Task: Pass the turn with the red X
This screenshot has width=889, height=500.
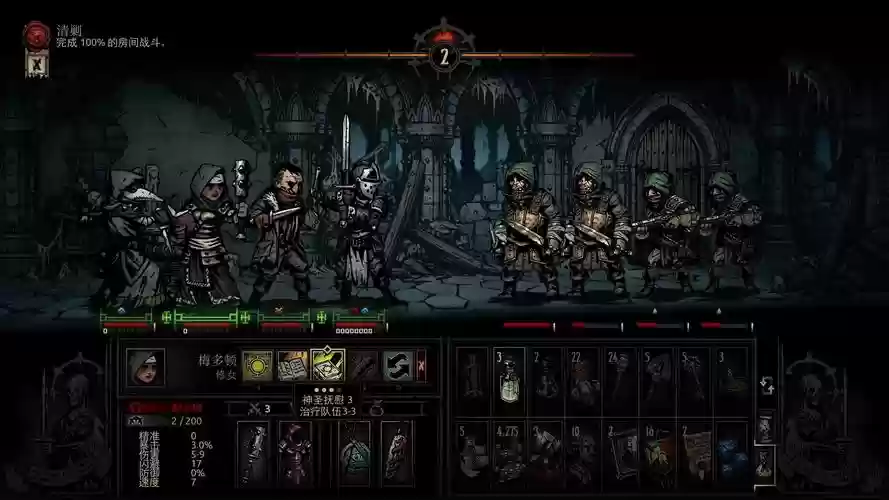Action: pos(421,365)
